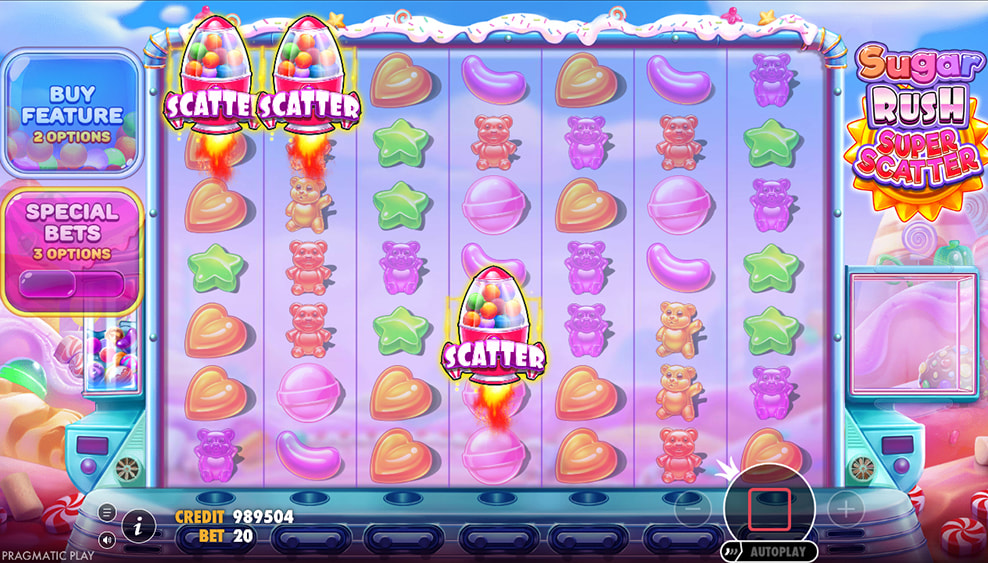Decrease the bet with the minus button
988x563 pixels.
pos(692,509)
